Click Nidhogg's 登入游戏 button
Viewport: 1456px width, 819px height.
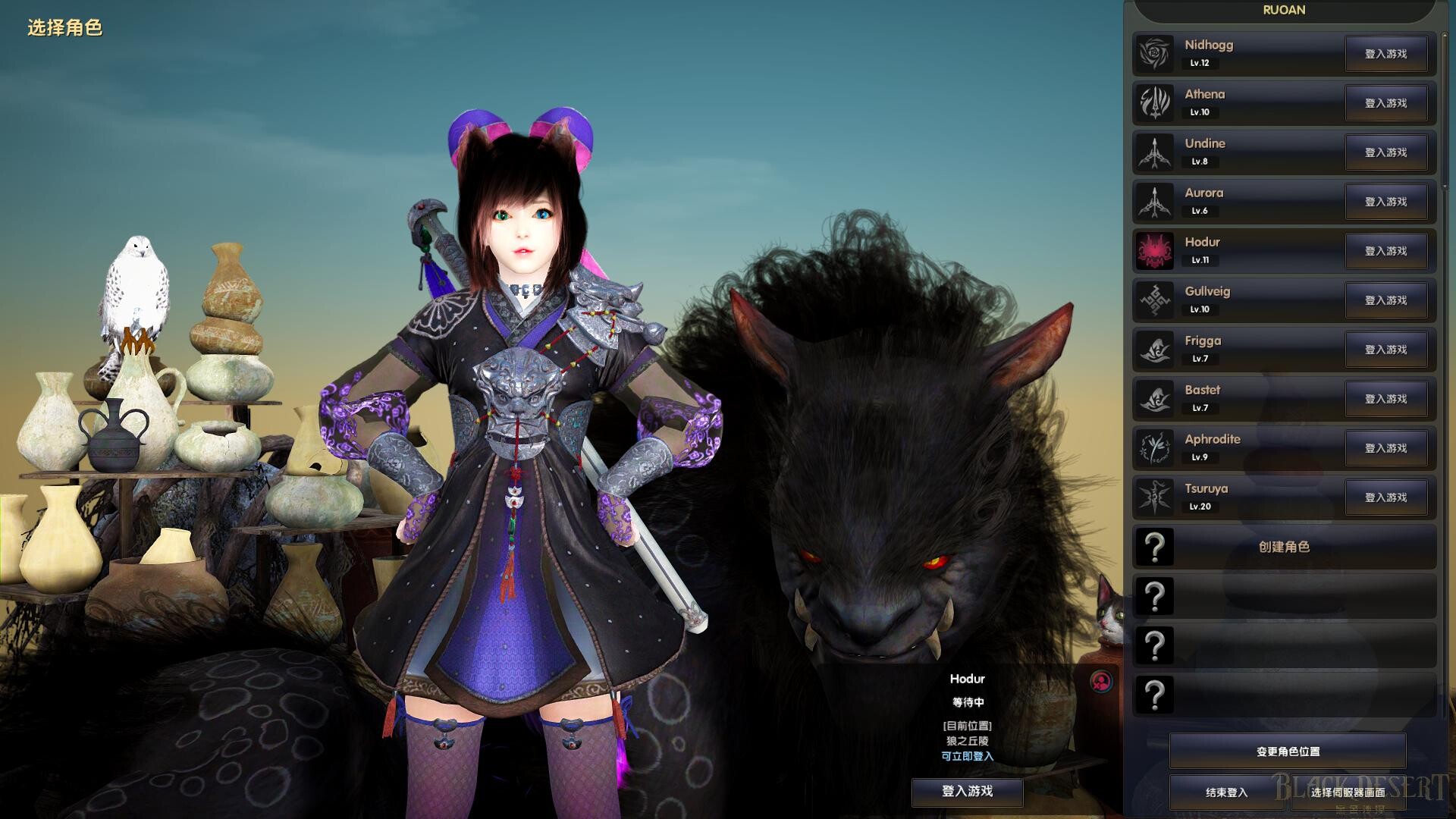click(1385, 54)
